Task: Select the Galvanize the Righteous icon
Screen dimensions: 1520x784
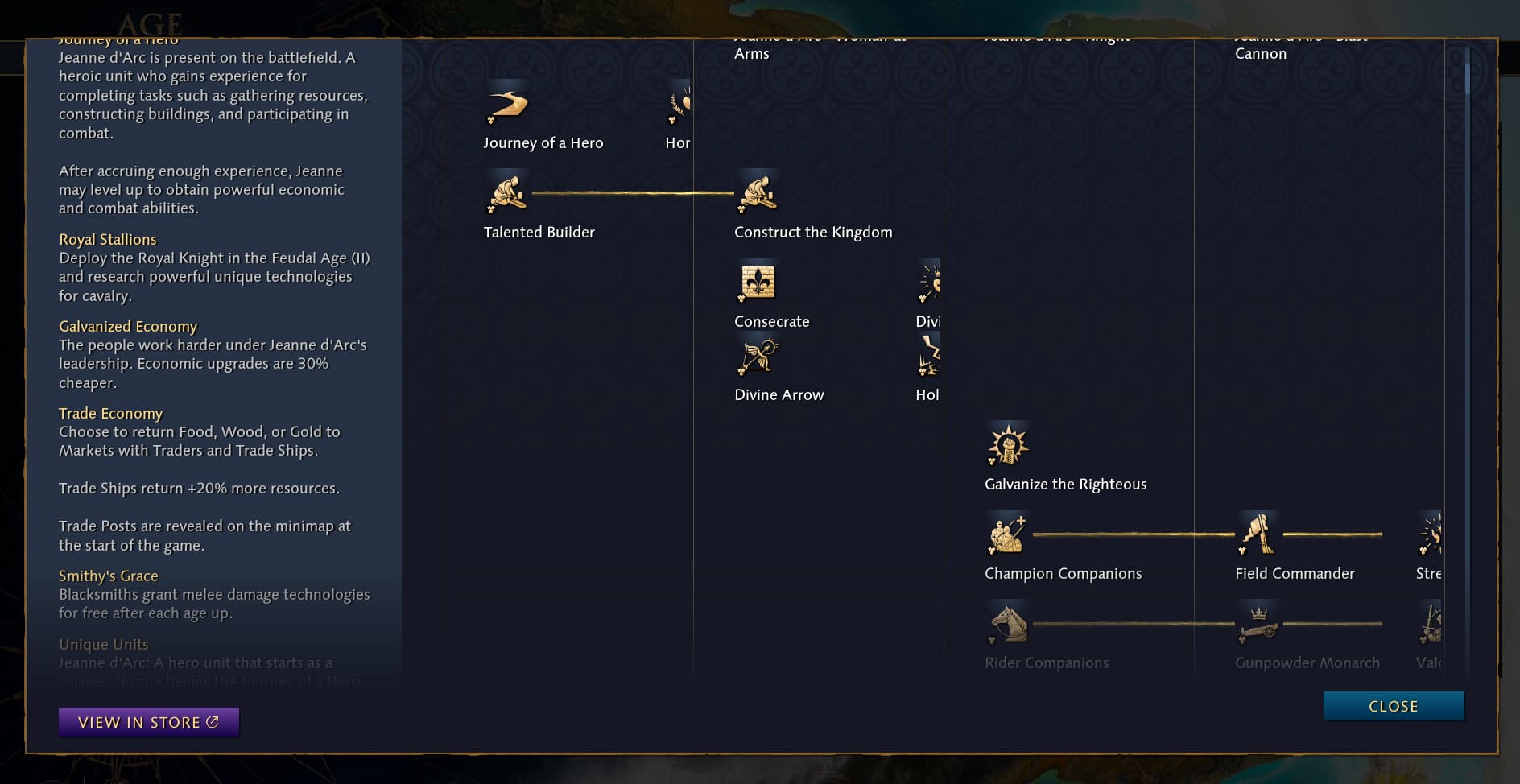Action: (1008, 444)
